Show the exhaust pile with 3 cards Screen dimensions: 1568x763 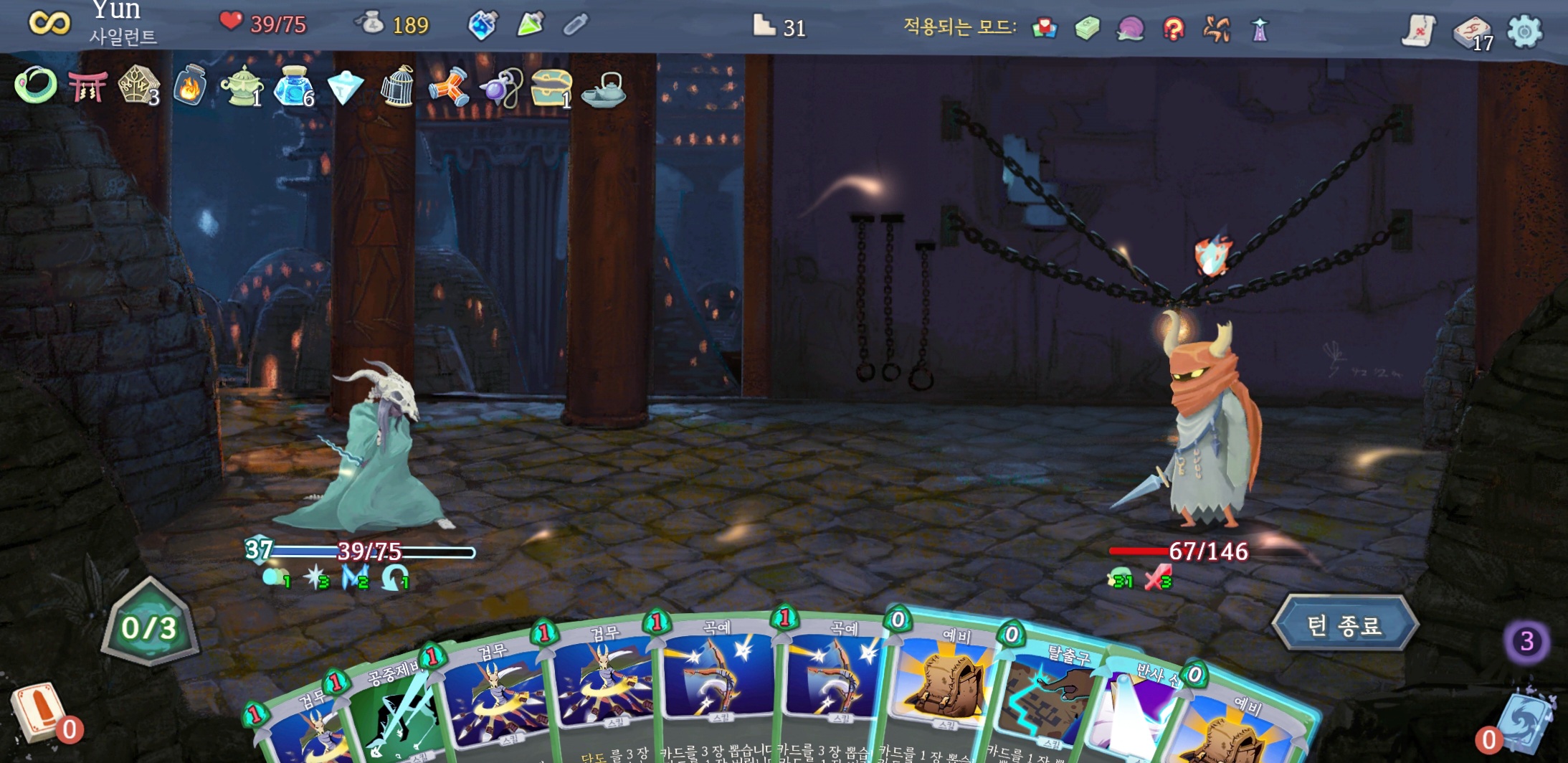pyautogui.click(x=1526, y=641)
